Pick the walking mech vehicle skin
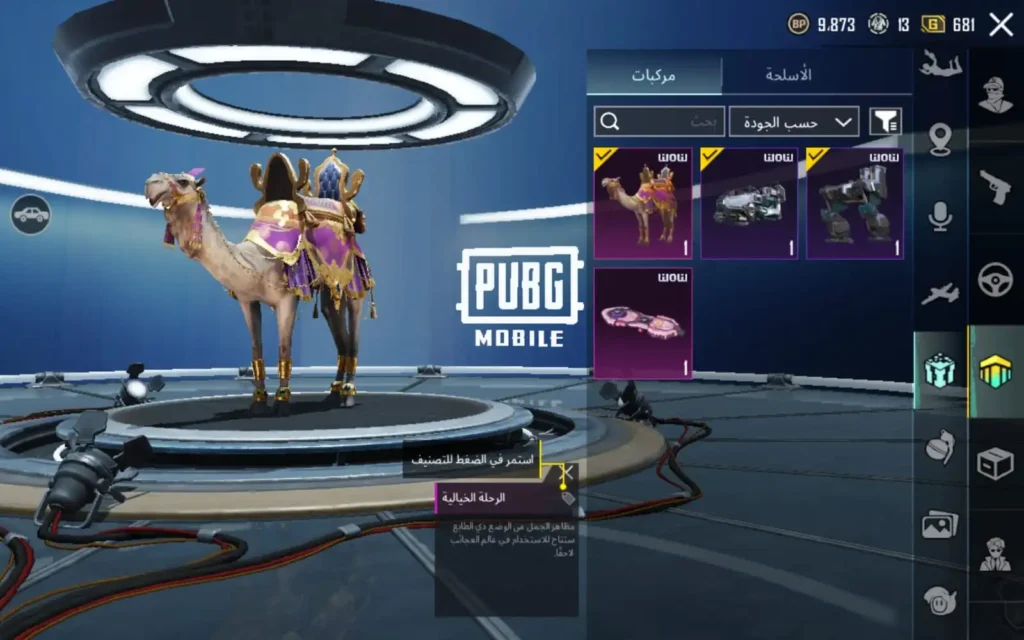The image size is (1024, 640). (x=855, y=204)
